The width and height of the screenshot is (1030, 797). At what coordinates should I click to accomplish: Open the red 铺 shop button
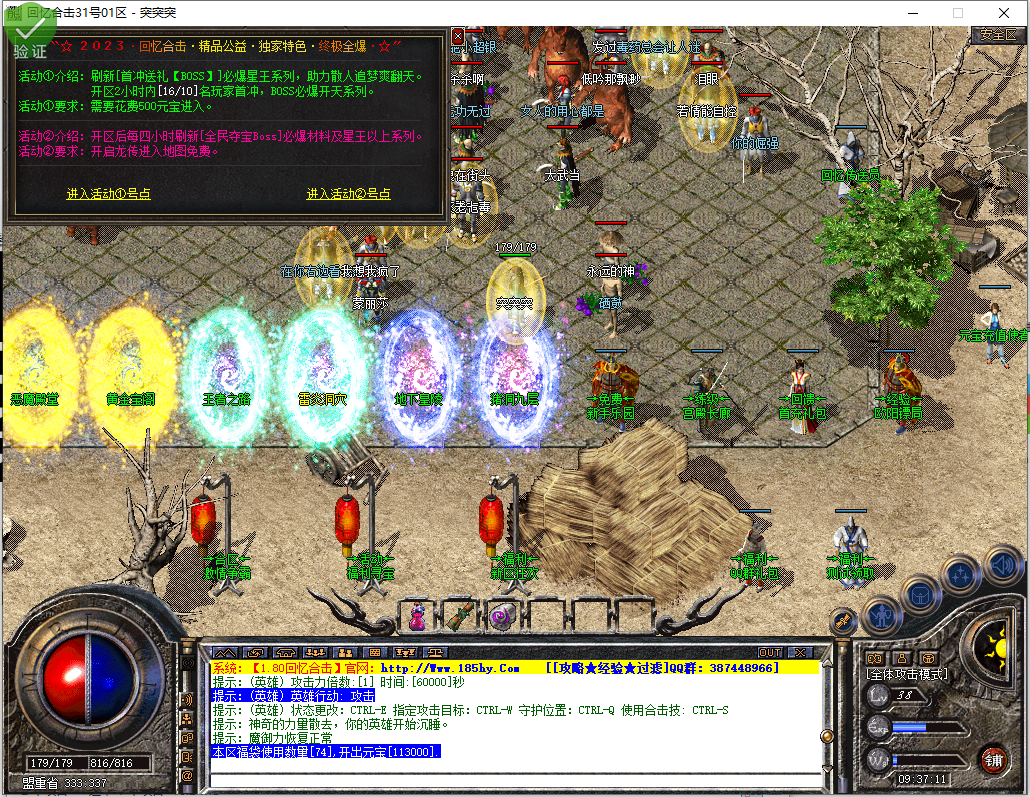click(x=993, y=758)
